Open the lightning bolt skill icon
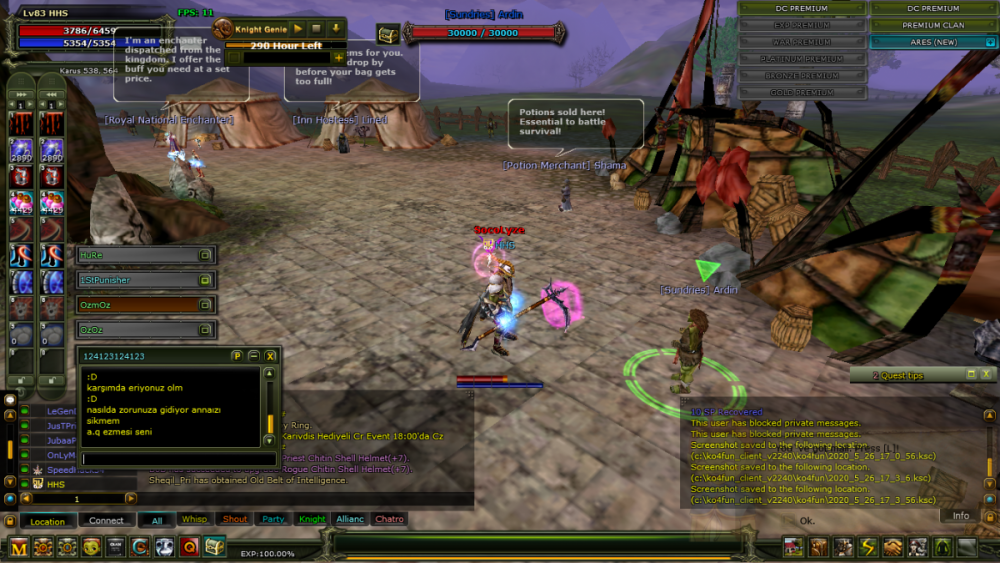The width and height of the screenshot is (1000, 563). coord(868,547)
